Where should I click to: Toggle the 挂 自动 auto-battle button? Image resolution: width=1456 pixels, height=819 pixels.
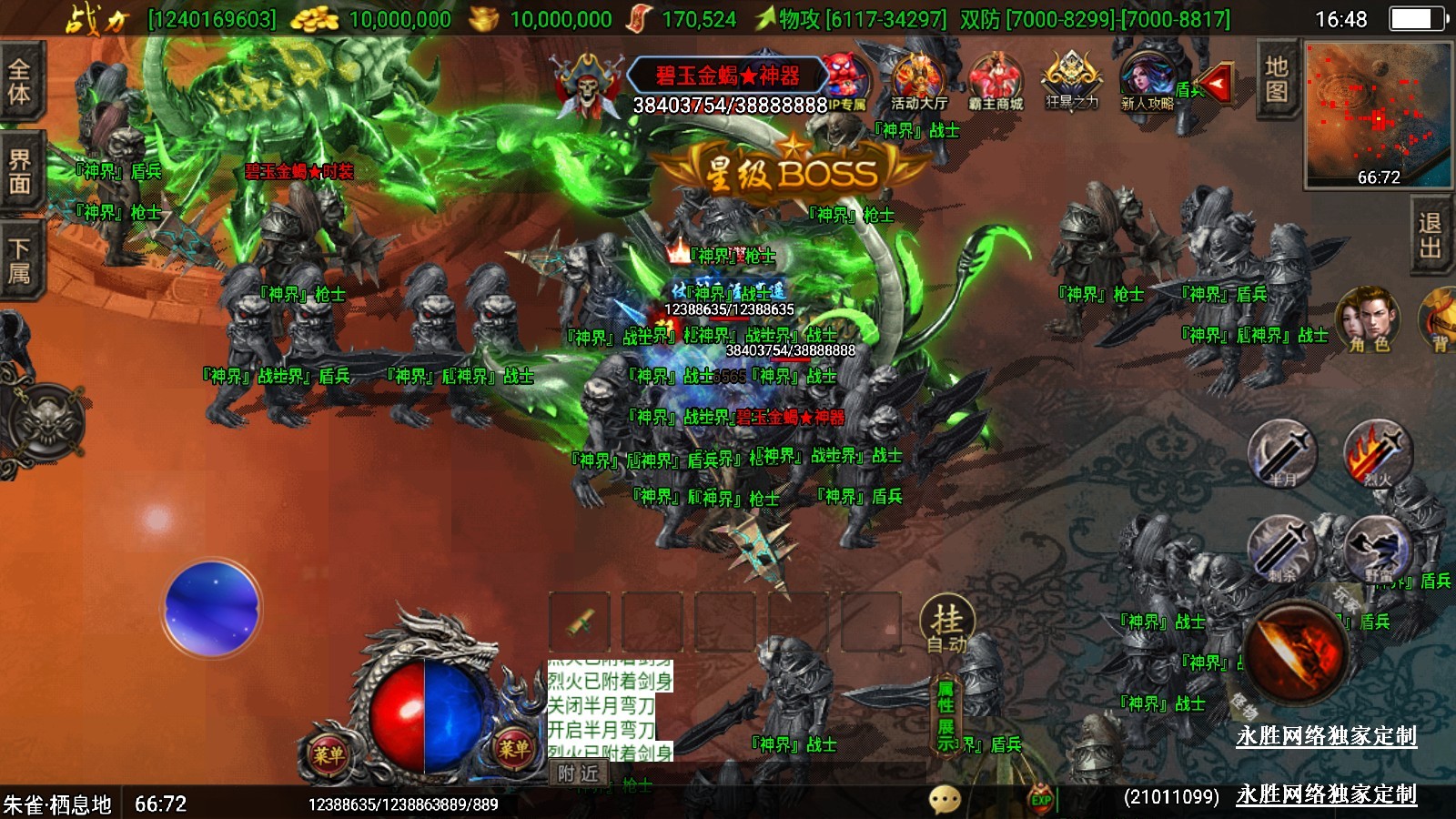tap(946, 626)
